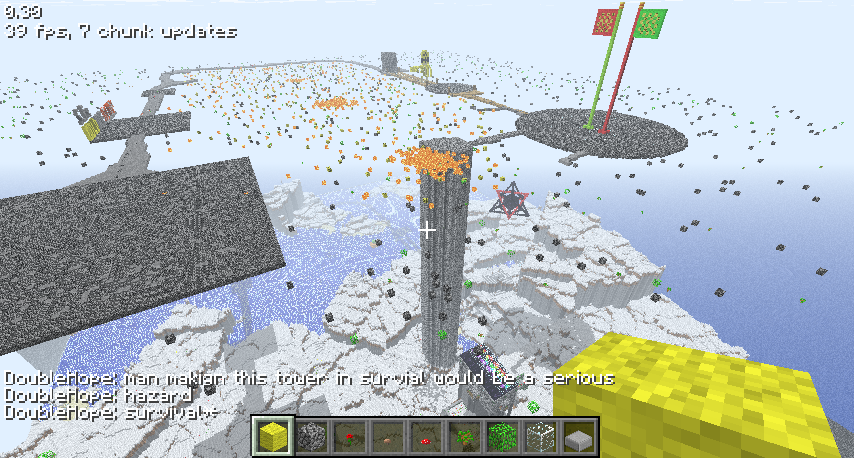Select the yellow wool block slot
The height and width of the screenshot is (458, 854).
tap(271, 436)
